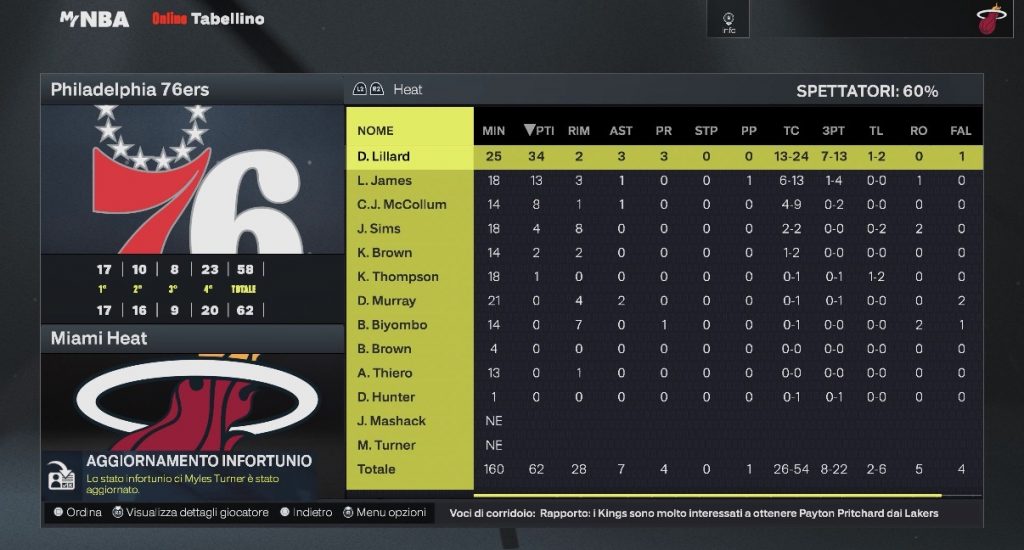Sort by the AST column header

pyautogui.click(x=621, y=130)
